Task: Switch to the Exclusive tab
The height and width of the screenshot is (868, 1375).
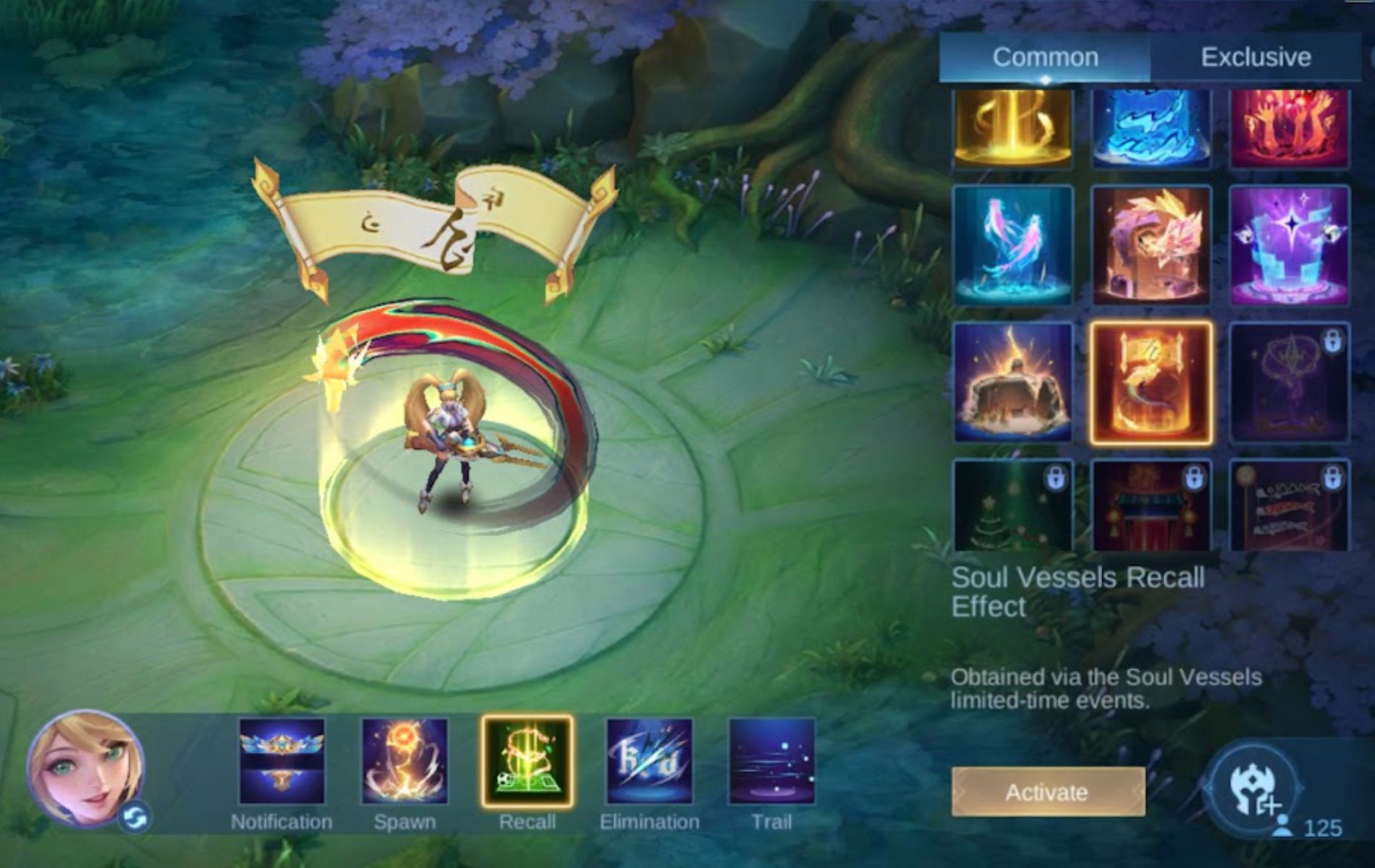Action: tap(1257, 56)
